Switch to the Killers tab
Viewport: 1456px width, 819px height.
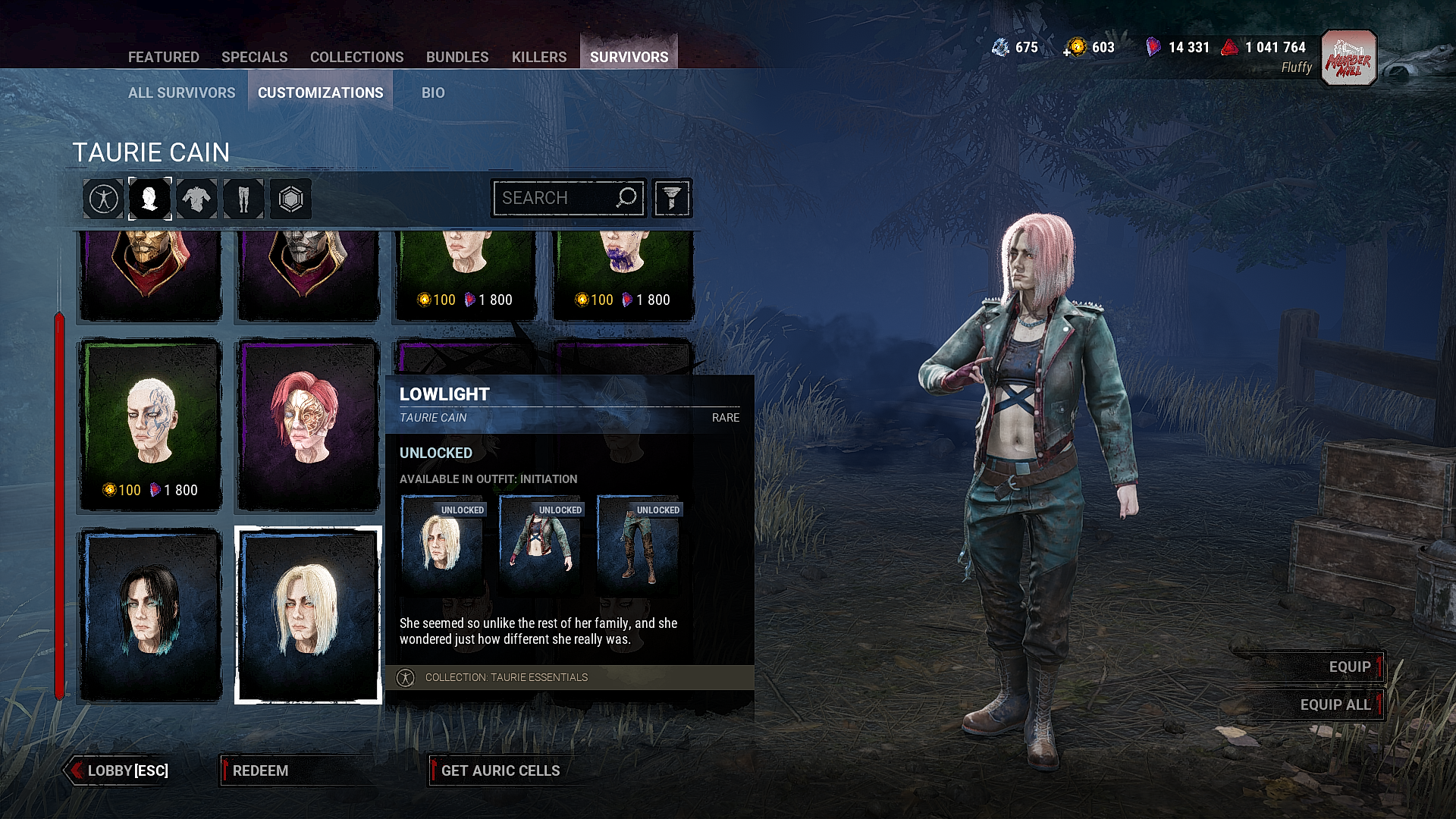(x=538, y=57)
